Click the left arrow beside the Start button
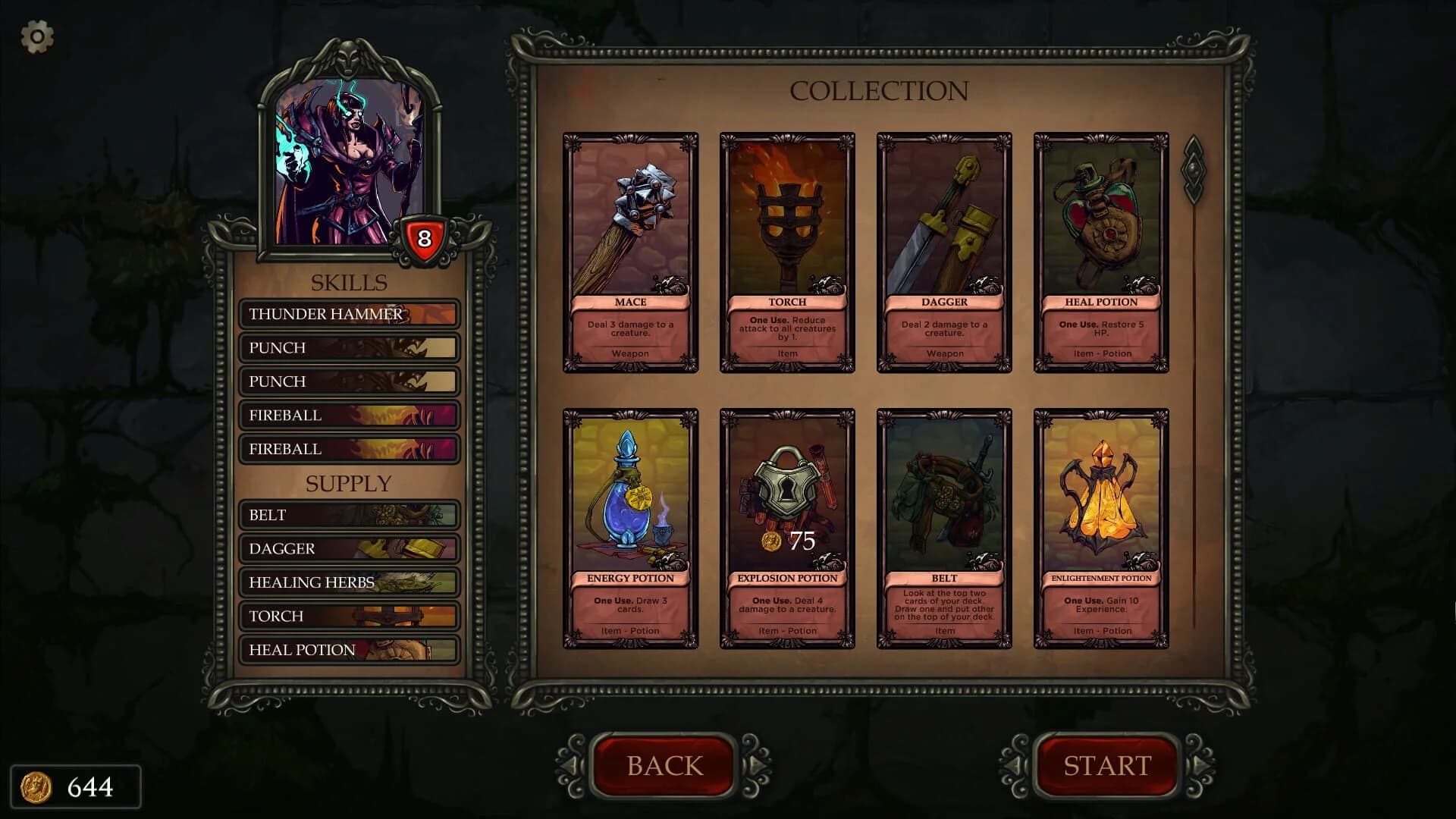 tap(1014, 766)
